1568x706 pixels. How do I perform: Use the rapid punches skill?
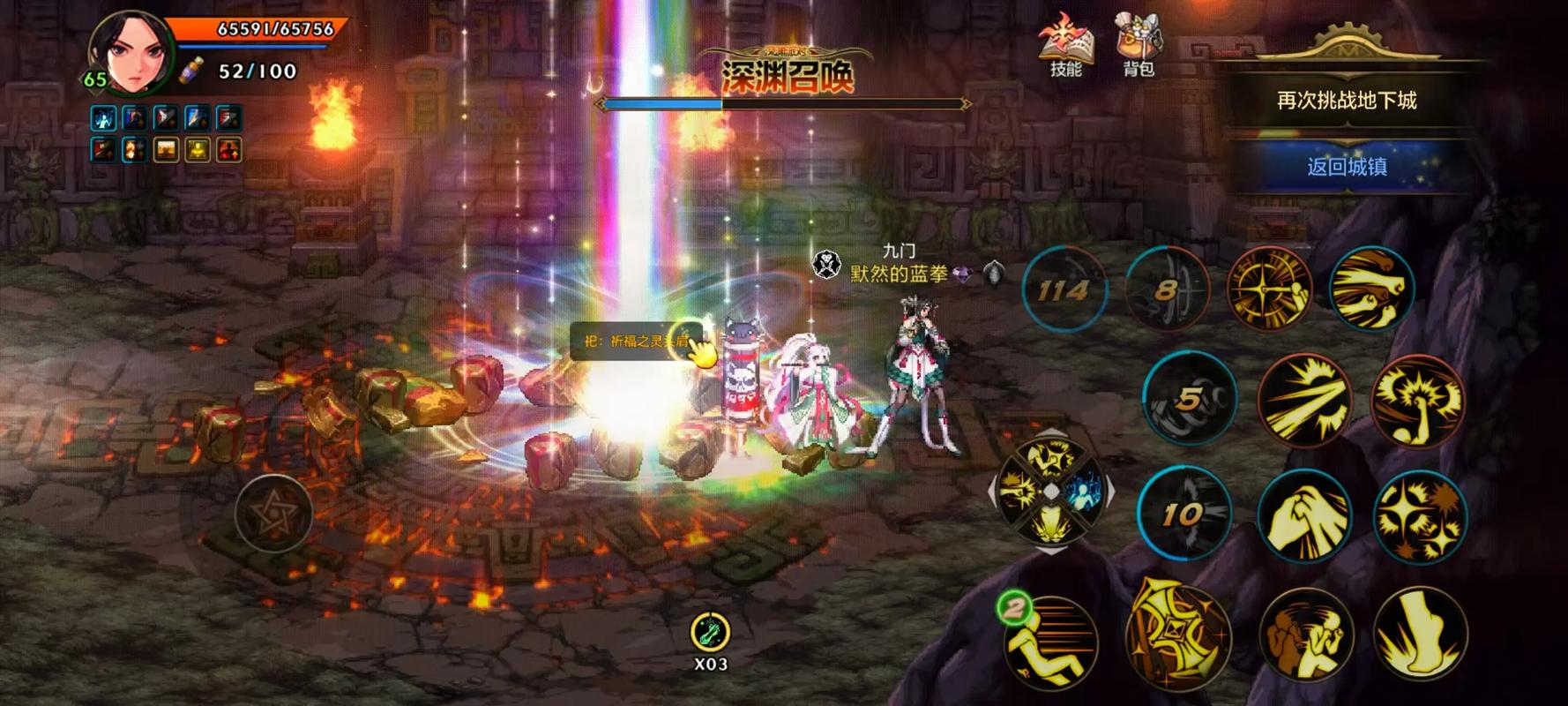1370,289
